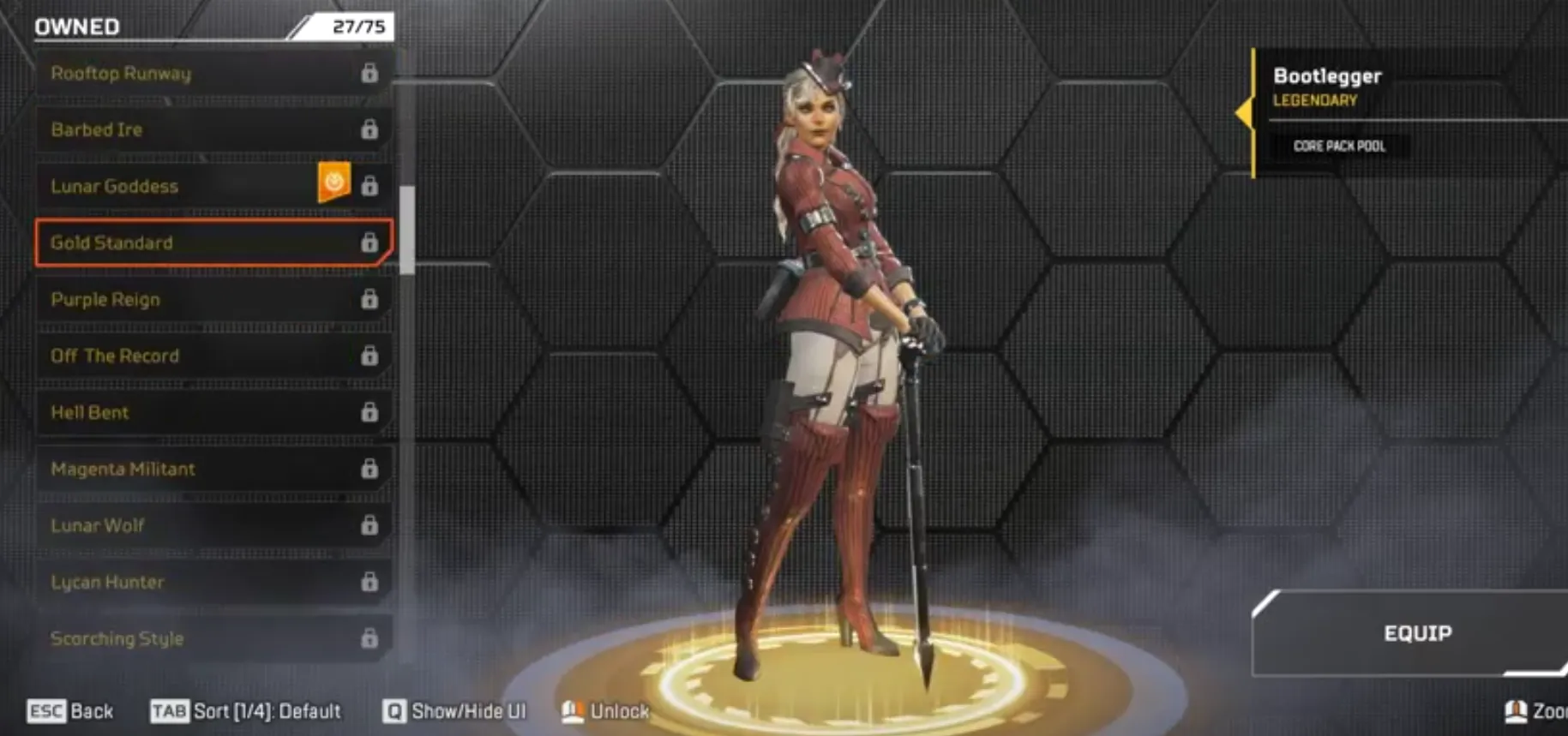Click the lock icon on Gold Standard
1568x736 pixels.
pyautogui.click(x=371, y=243)
